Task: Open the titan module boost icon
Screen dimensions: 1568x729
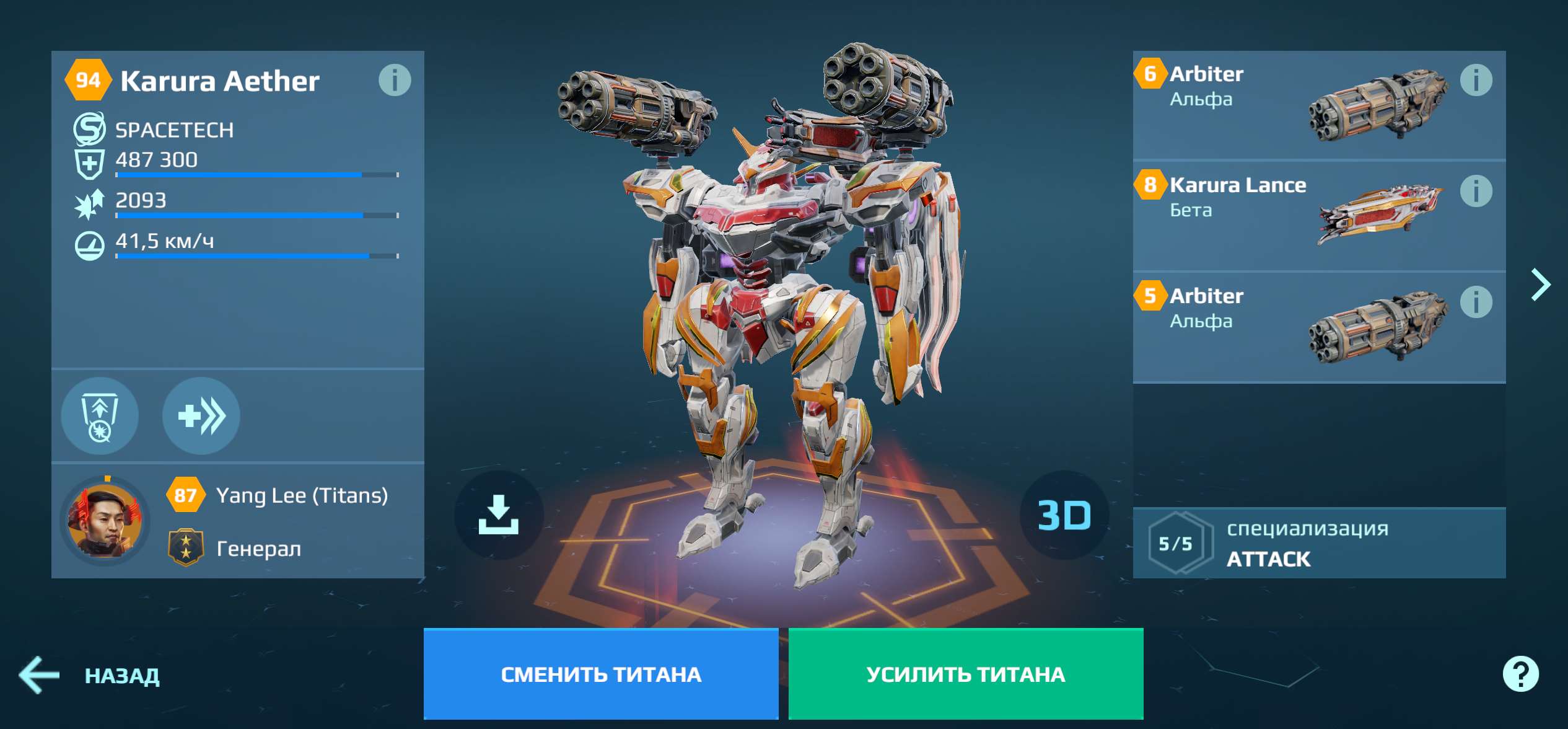Action: (x=200, y=417)
